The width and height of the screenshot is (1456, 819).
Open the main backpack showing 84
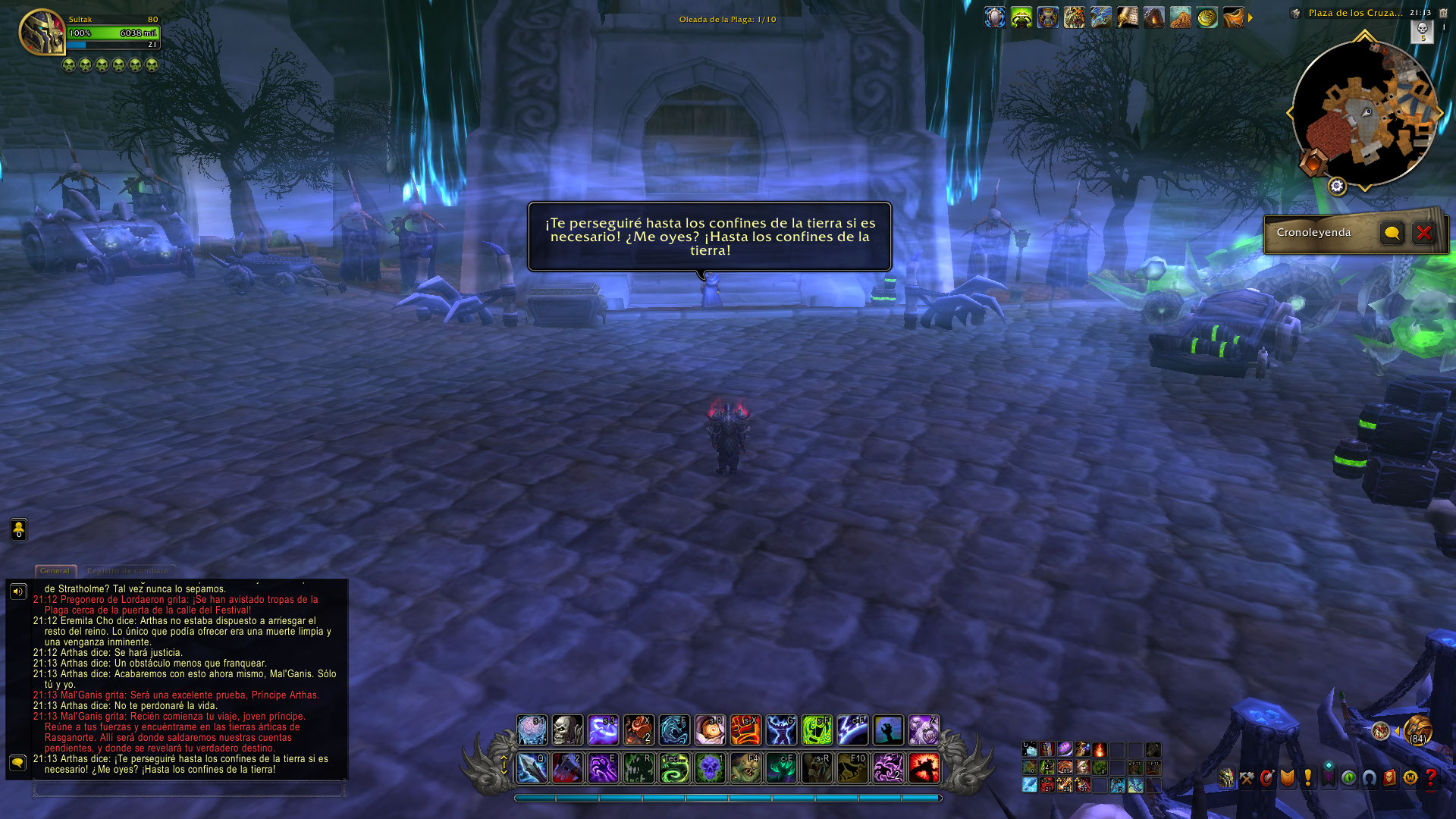1417,730
